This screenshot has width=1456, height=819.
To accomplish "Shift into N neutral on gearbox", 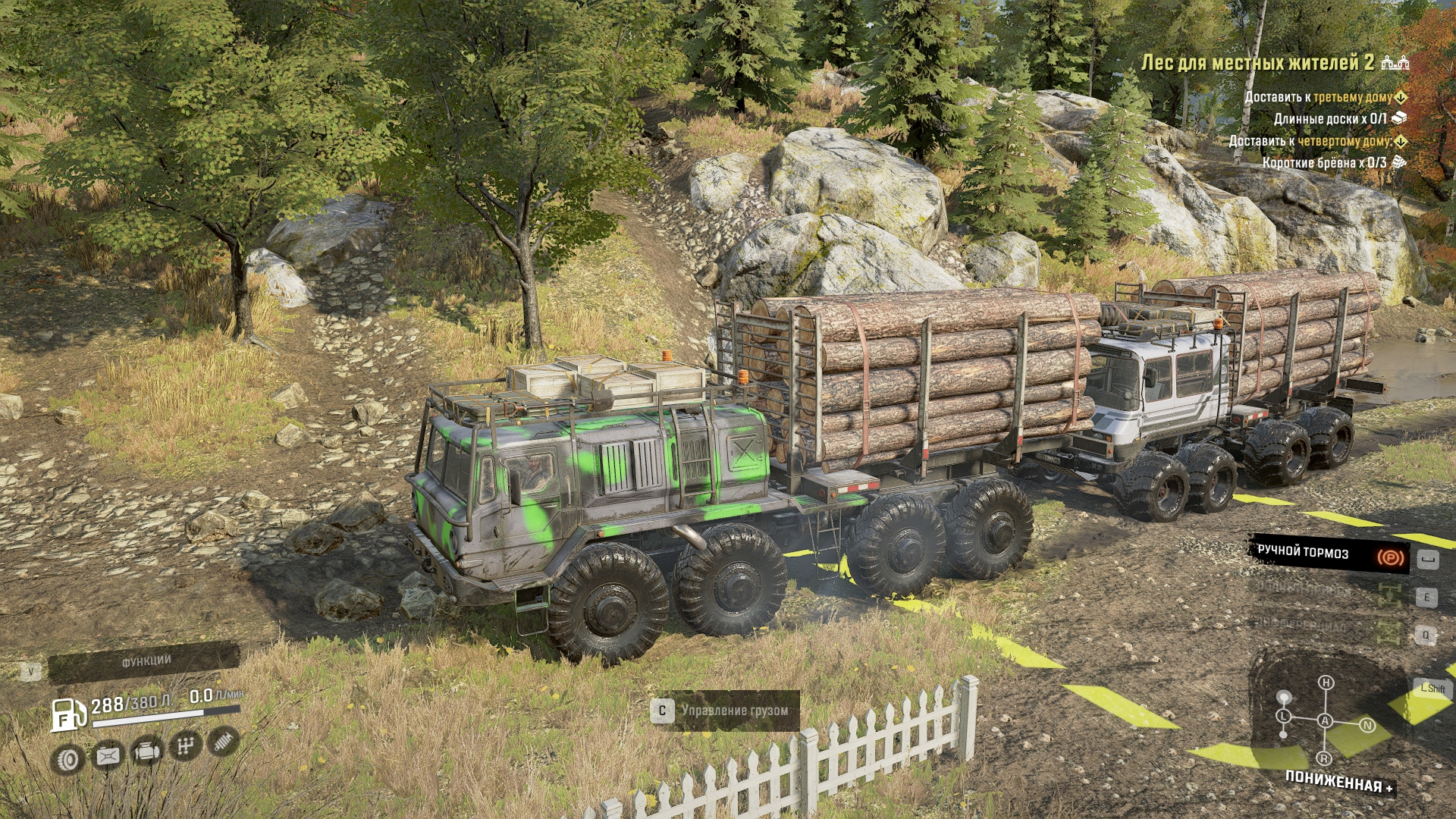I will point(1367,726).
